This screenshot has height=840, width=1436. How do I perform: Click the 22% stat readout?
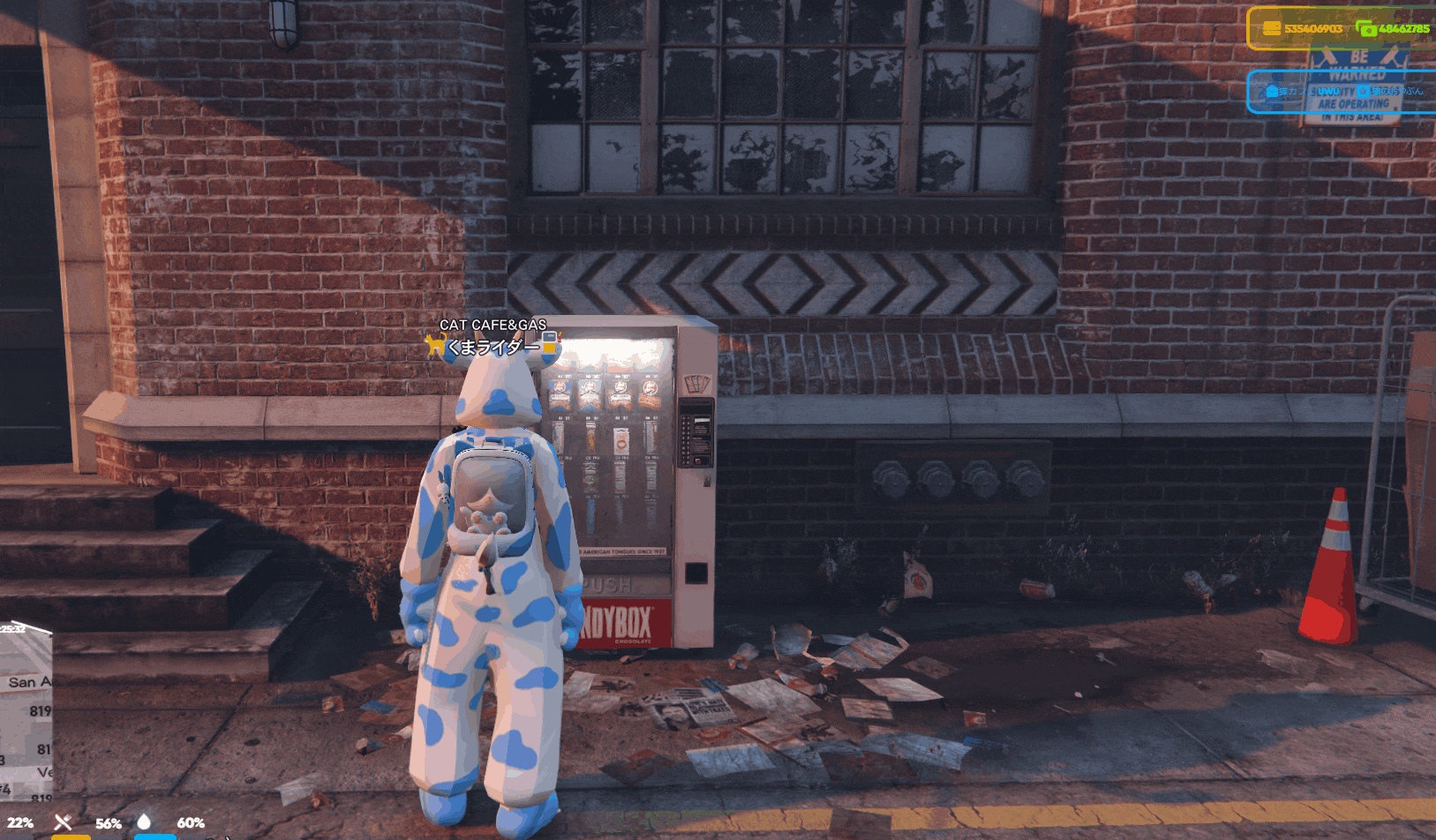pos(20,822)
